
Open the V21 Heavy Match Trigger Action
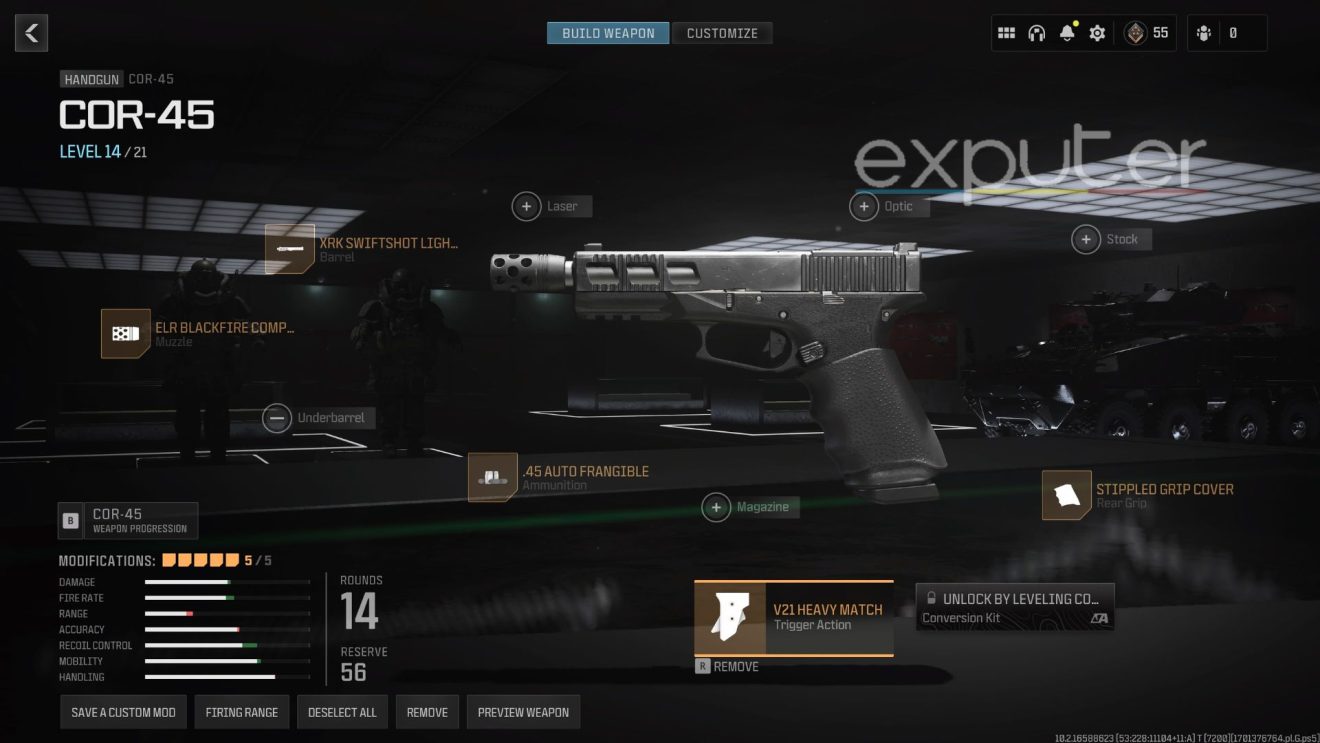[793, 617]
